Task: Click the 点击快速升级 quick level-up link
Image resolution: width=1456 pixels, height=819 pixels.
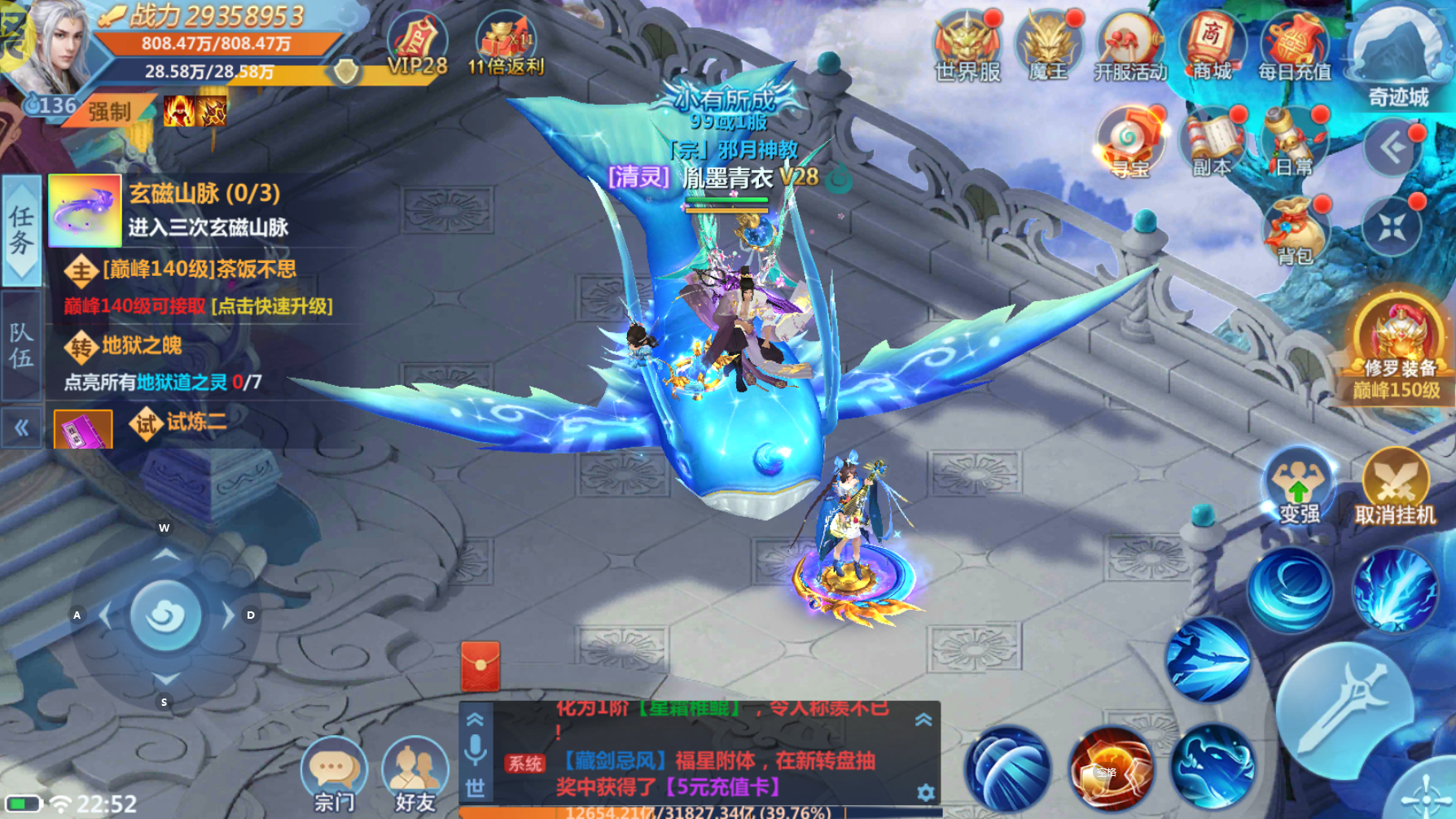Action: (272, 307)
